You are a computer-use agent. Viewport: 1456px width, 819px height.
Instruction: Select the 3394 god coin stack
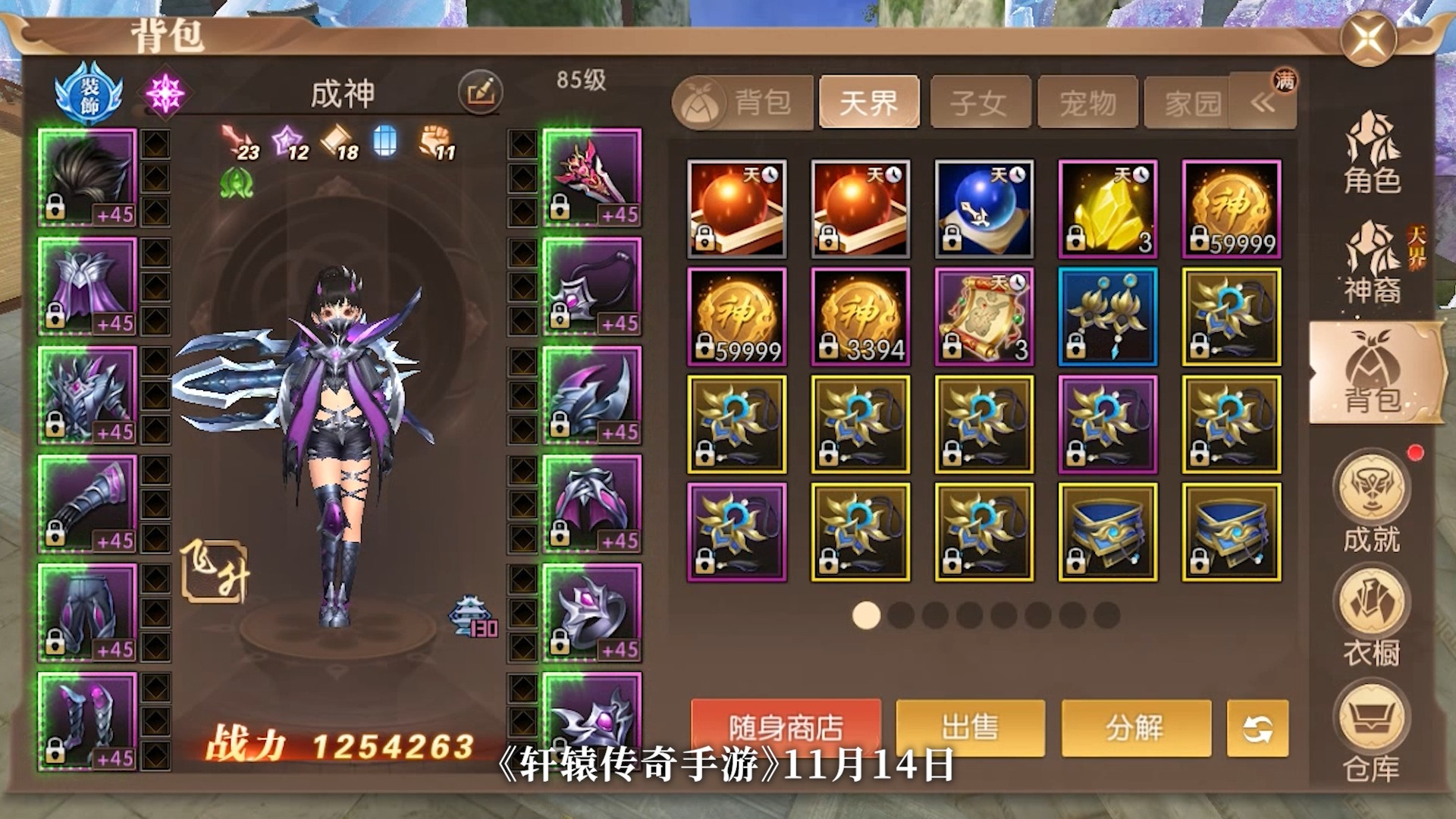tap(860, 317)
